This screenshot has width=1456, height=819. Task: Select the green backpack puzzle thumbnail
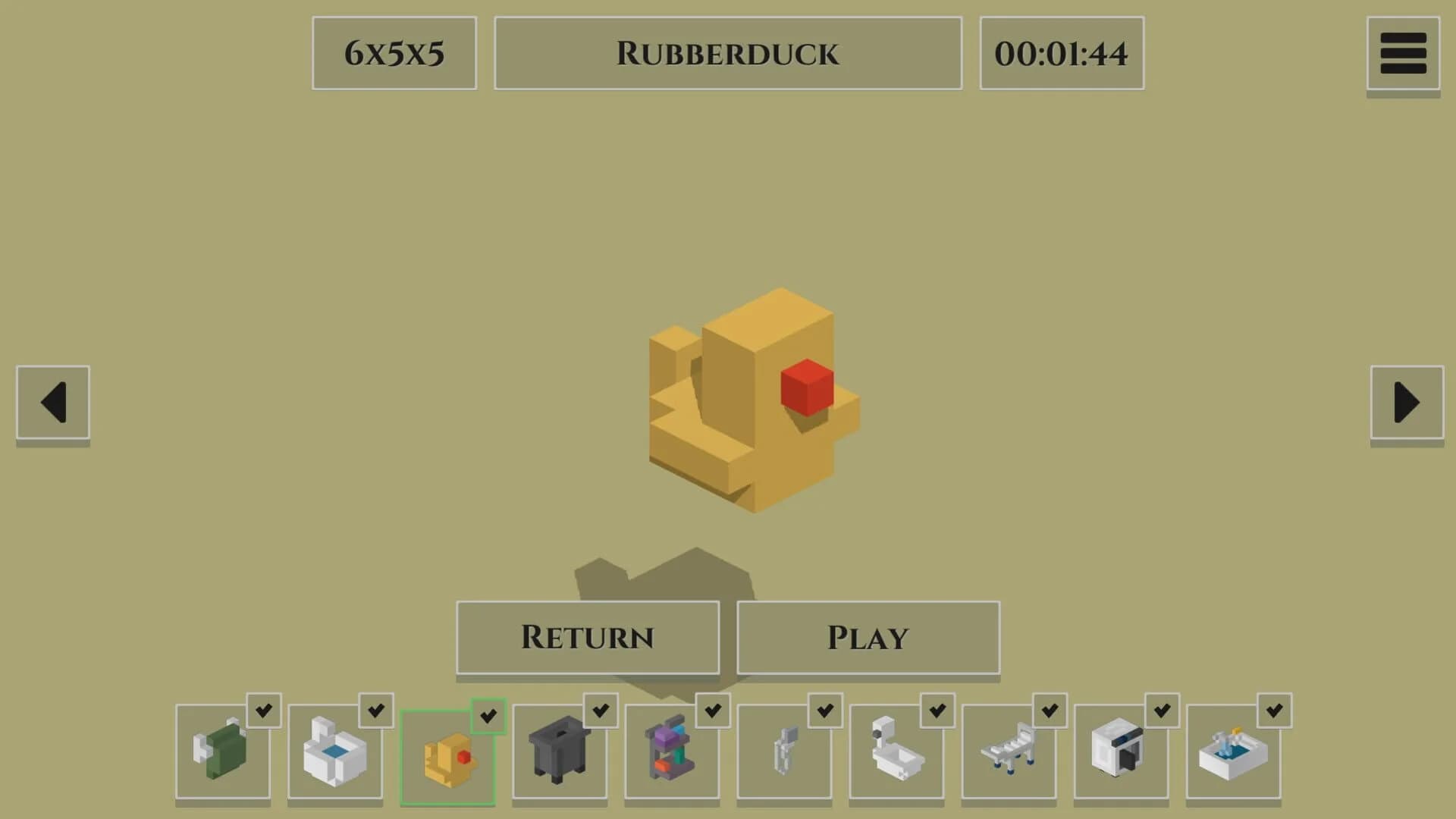coord(224,758)
